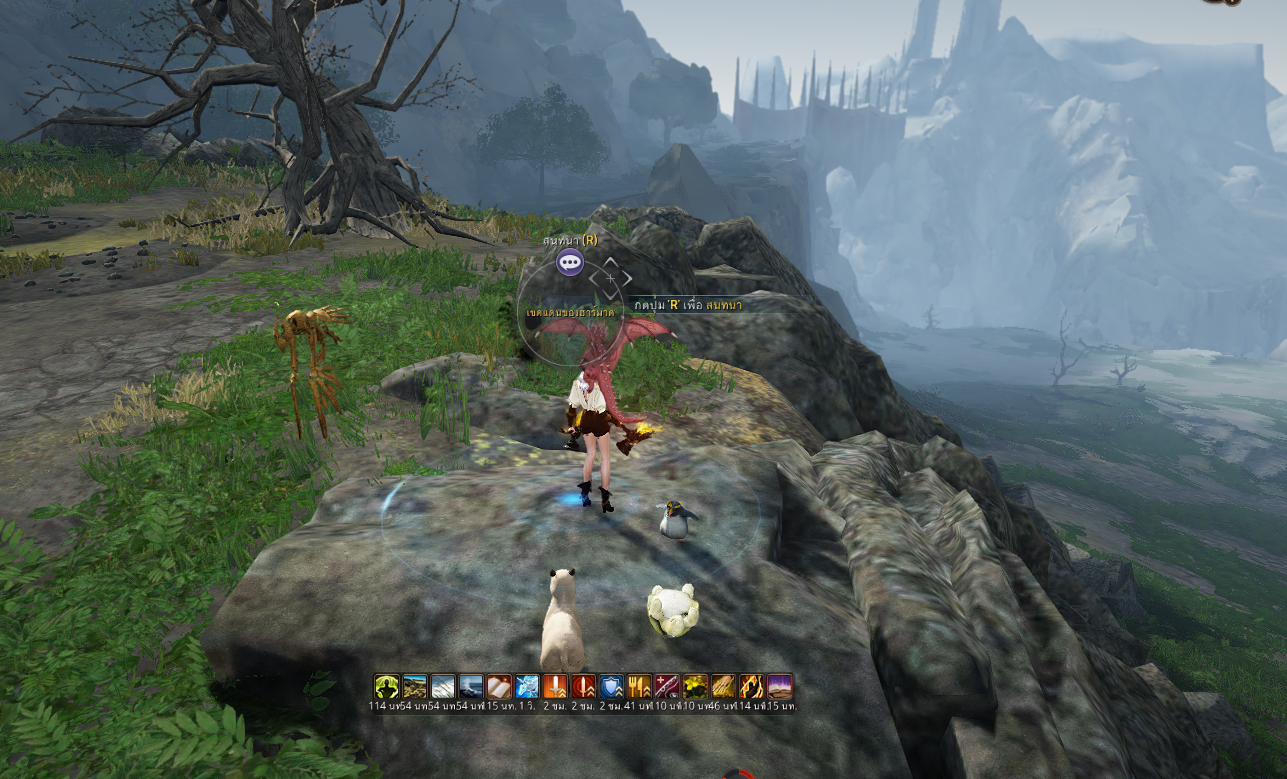Screen dimensions: 1287x779
Task: Click the yellow flowers buff icon
Action: pyautogui.click(x=695, y=686)
